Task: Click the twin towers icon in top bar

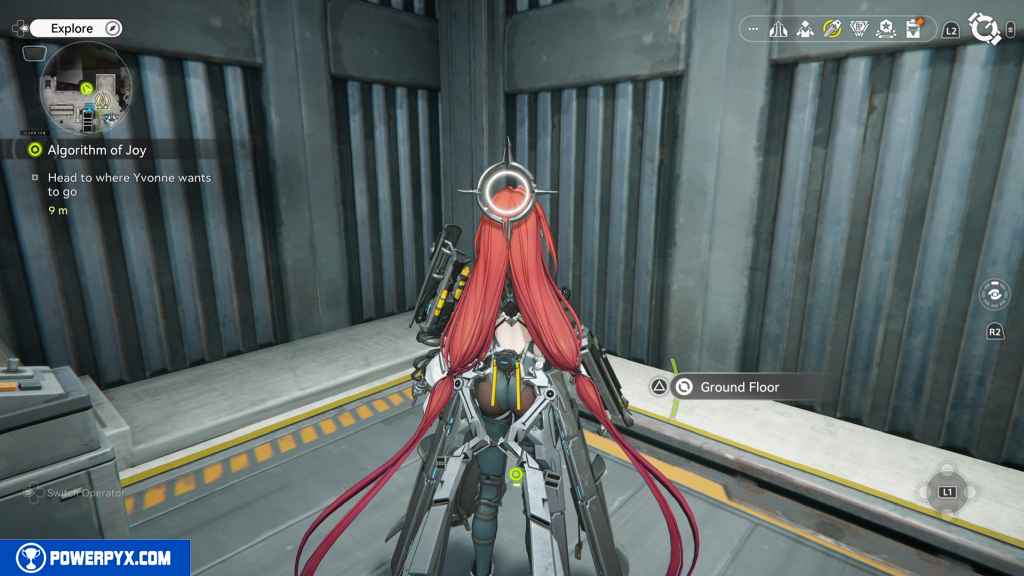Action: (779, 29)
